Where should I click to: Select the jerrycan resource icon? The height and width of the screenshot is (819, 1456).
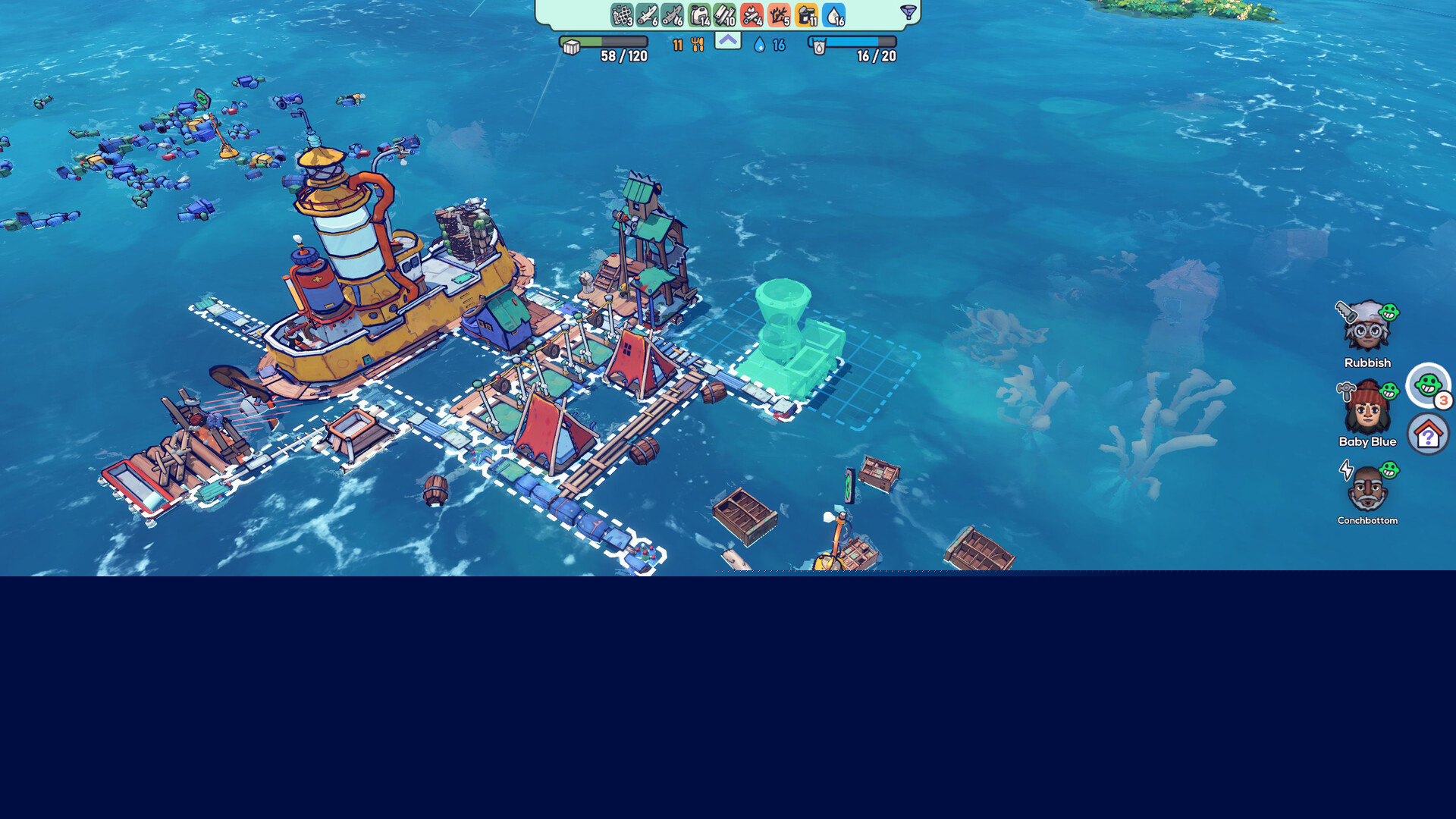700,15
